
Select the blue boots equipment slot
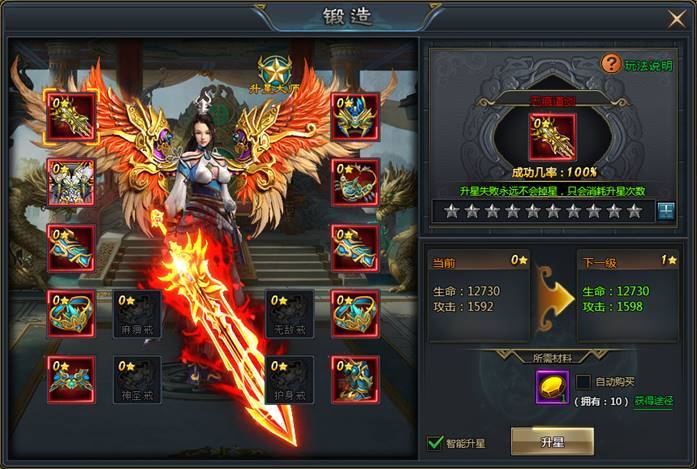pos(356,379)
